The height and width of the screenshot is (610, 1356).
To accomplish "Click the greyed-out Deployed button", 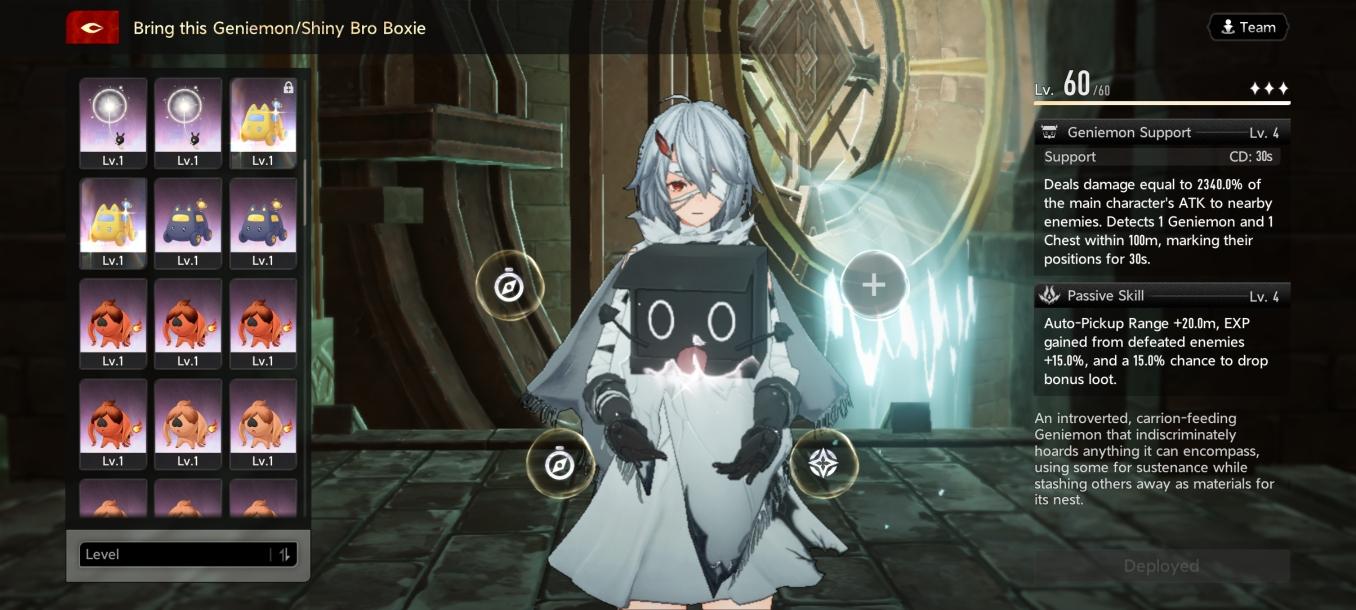I will click(x=1161, y=566).
